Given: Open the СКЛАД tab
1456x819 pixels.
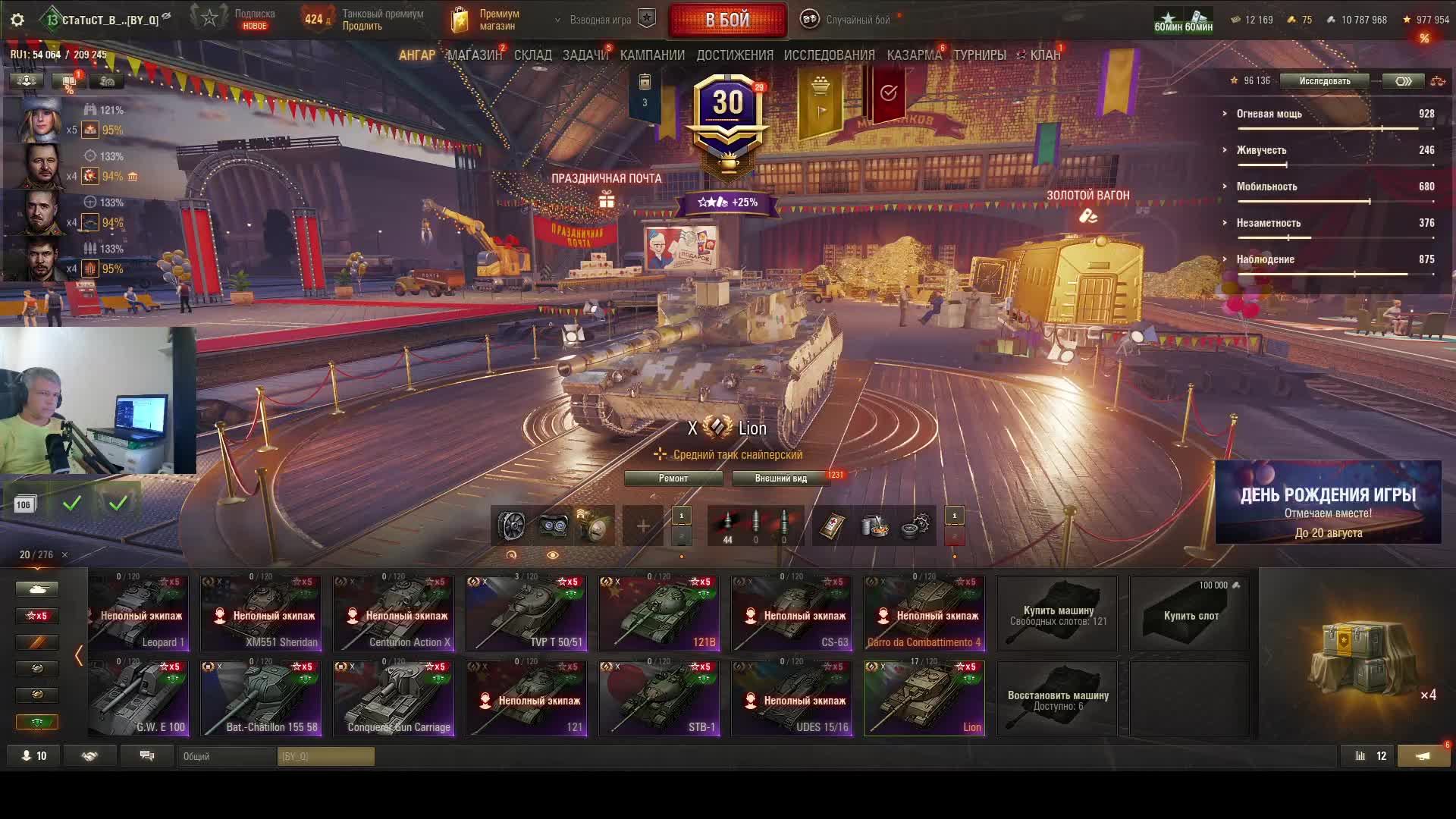Looking at the screenshot, I should pos(532,55).
